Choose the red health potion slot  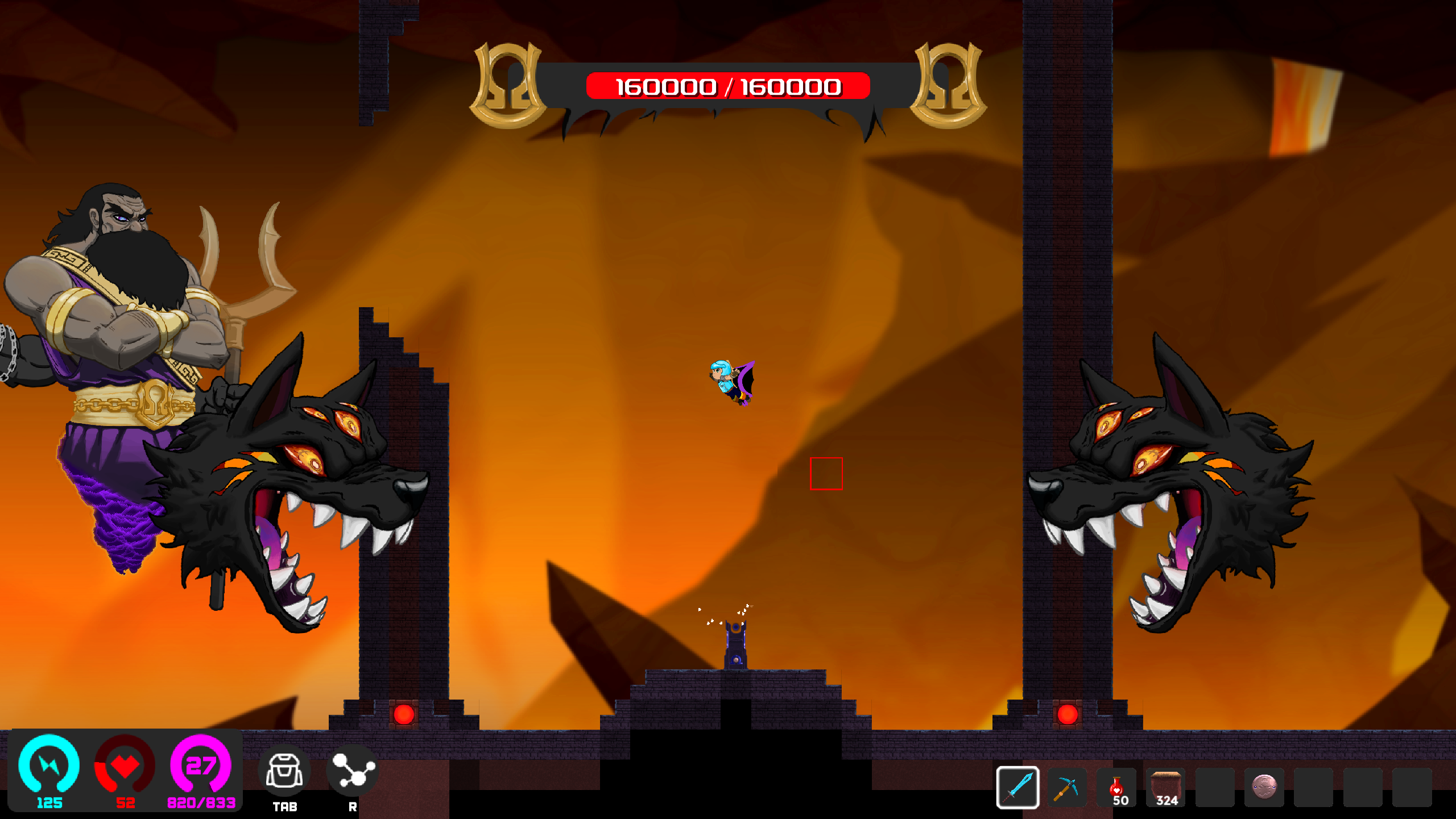point(1116,788)
